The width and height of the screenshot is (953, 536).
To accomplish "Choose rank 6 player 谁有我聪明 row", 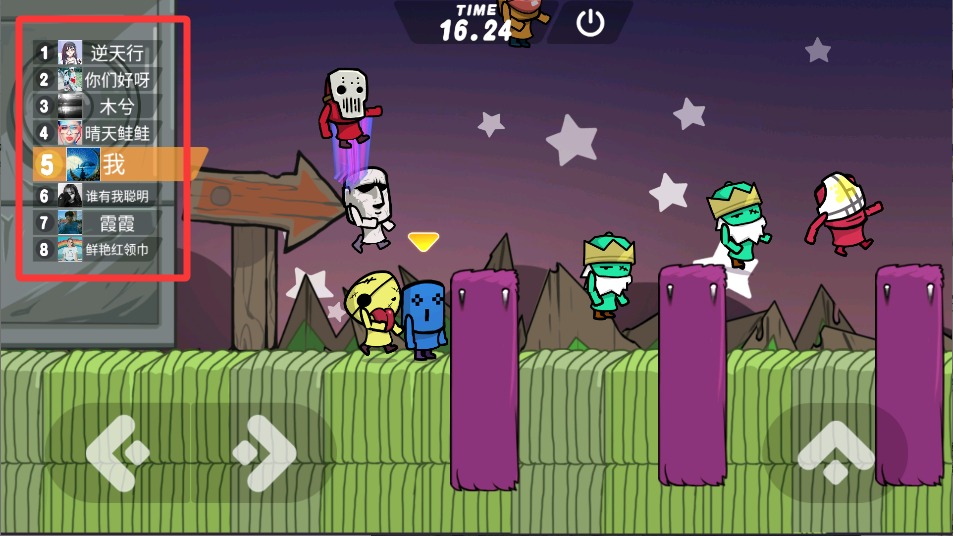I will pos(96,196).
